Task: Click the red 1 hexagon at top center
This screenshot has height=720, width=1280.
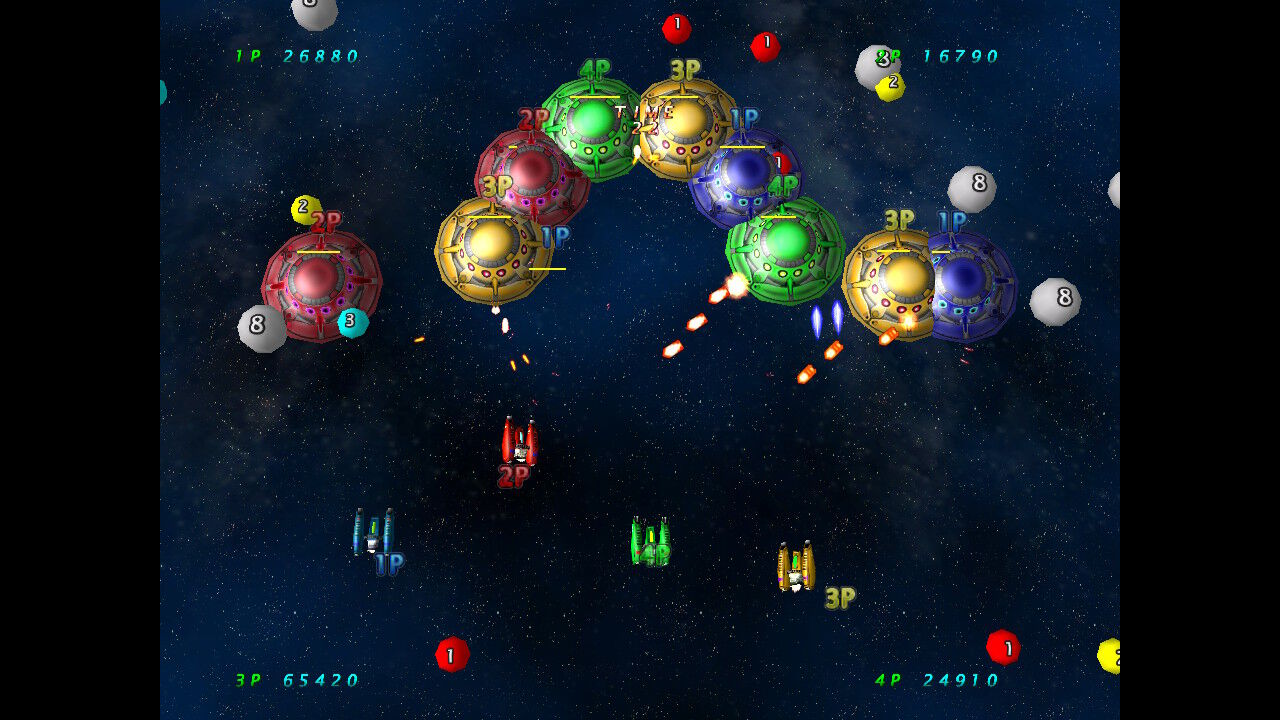Action: [678, 30]
